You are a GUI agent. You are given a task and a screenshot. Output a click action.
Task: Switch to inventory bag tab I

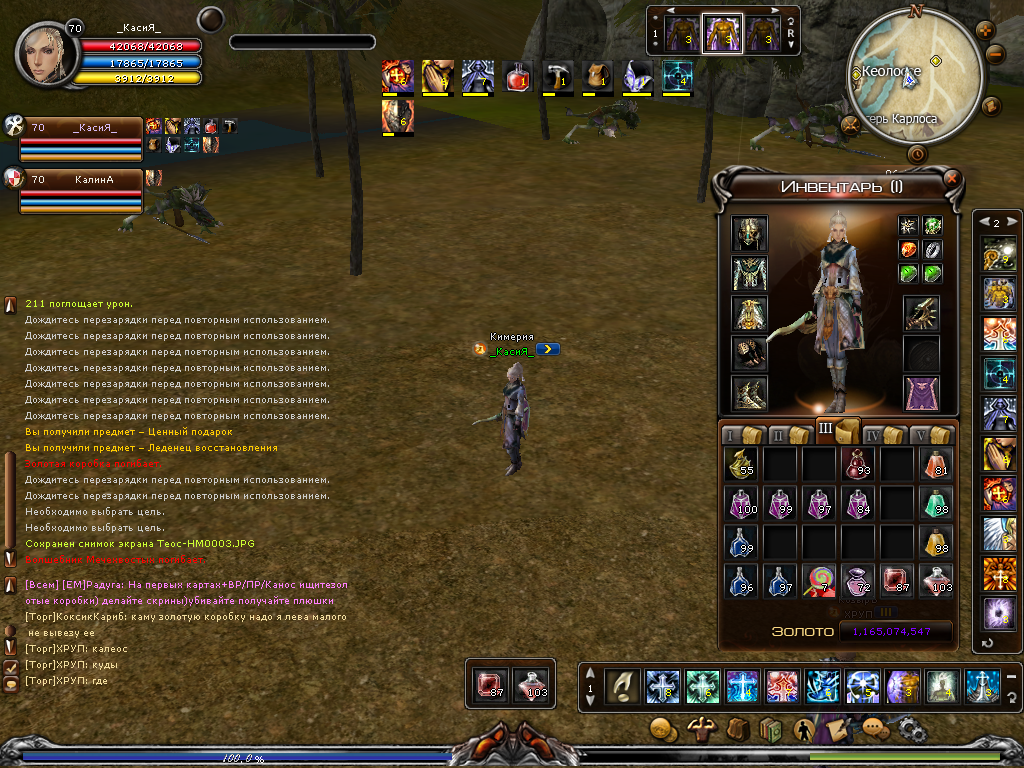click(x=739, y=435)
